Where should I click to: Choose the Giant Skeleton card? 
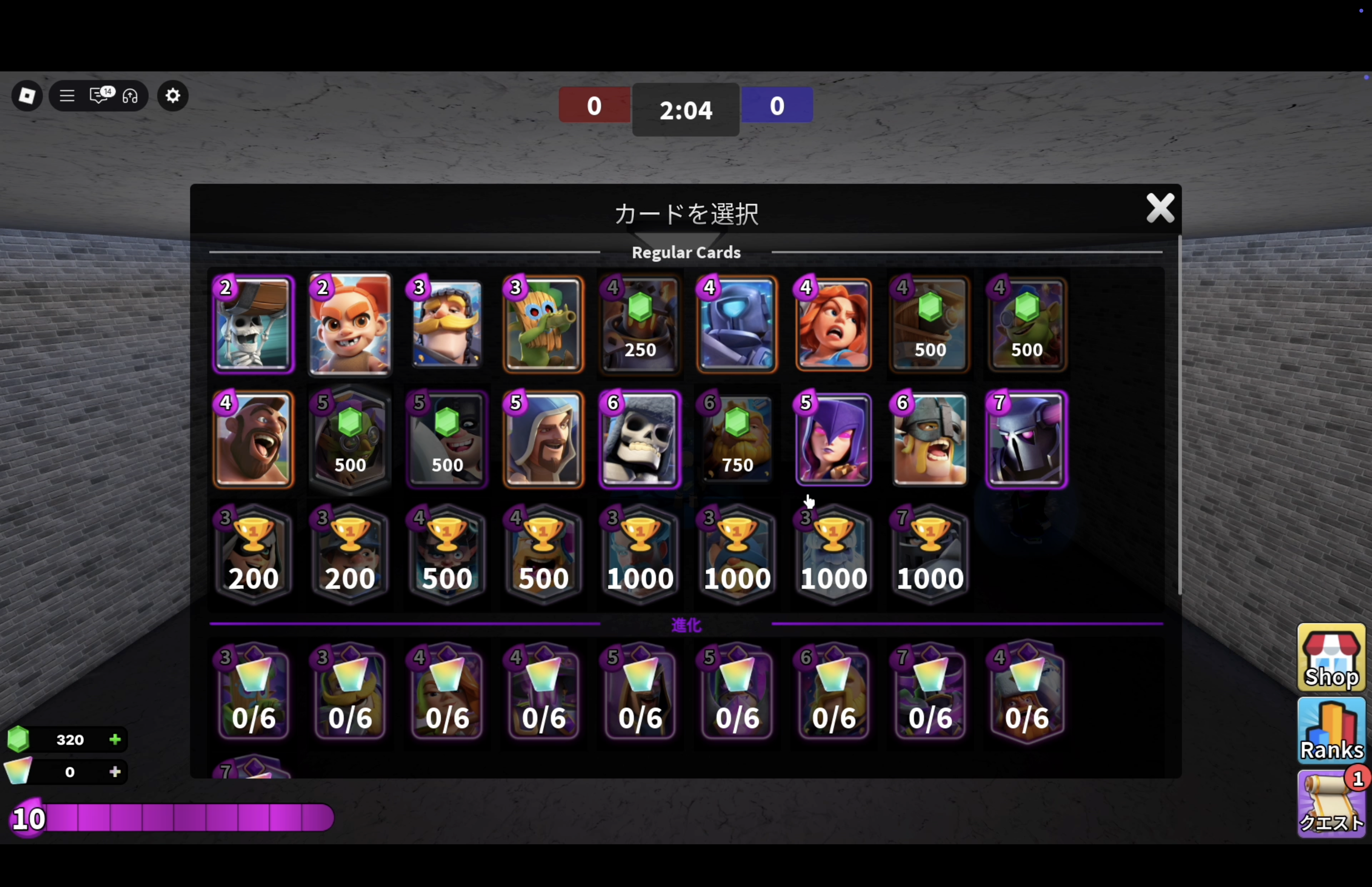pyautogui.click(x=640, y=439)
